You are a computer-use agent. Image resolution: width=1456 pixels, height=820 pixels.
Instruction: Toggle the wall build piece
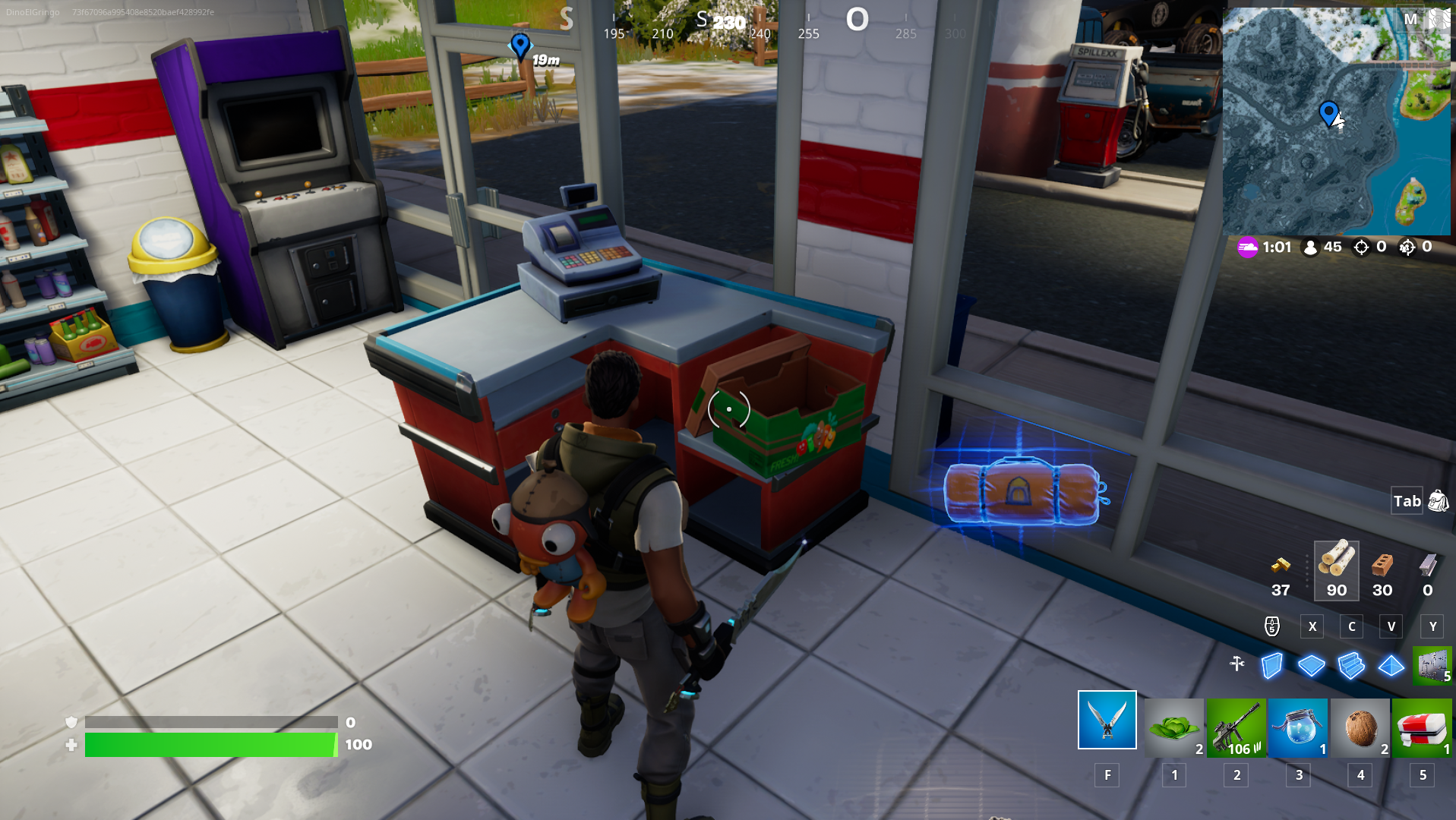pos(1271,666)
